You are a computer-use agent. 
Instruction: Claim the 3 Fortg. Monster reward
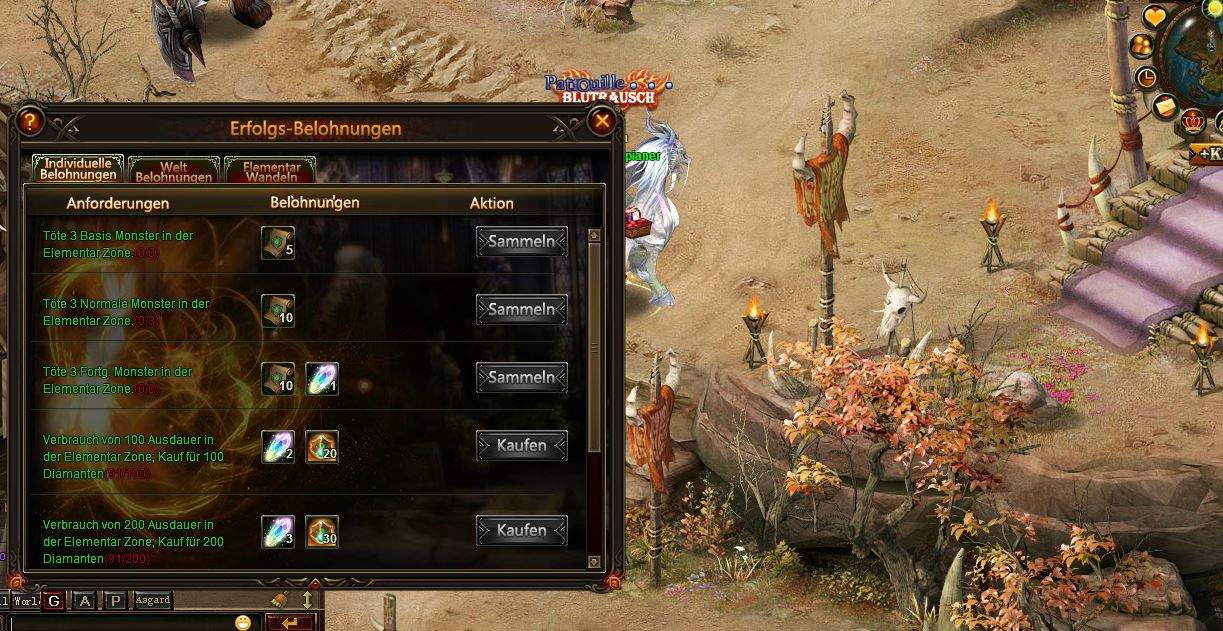pos(521,378)
